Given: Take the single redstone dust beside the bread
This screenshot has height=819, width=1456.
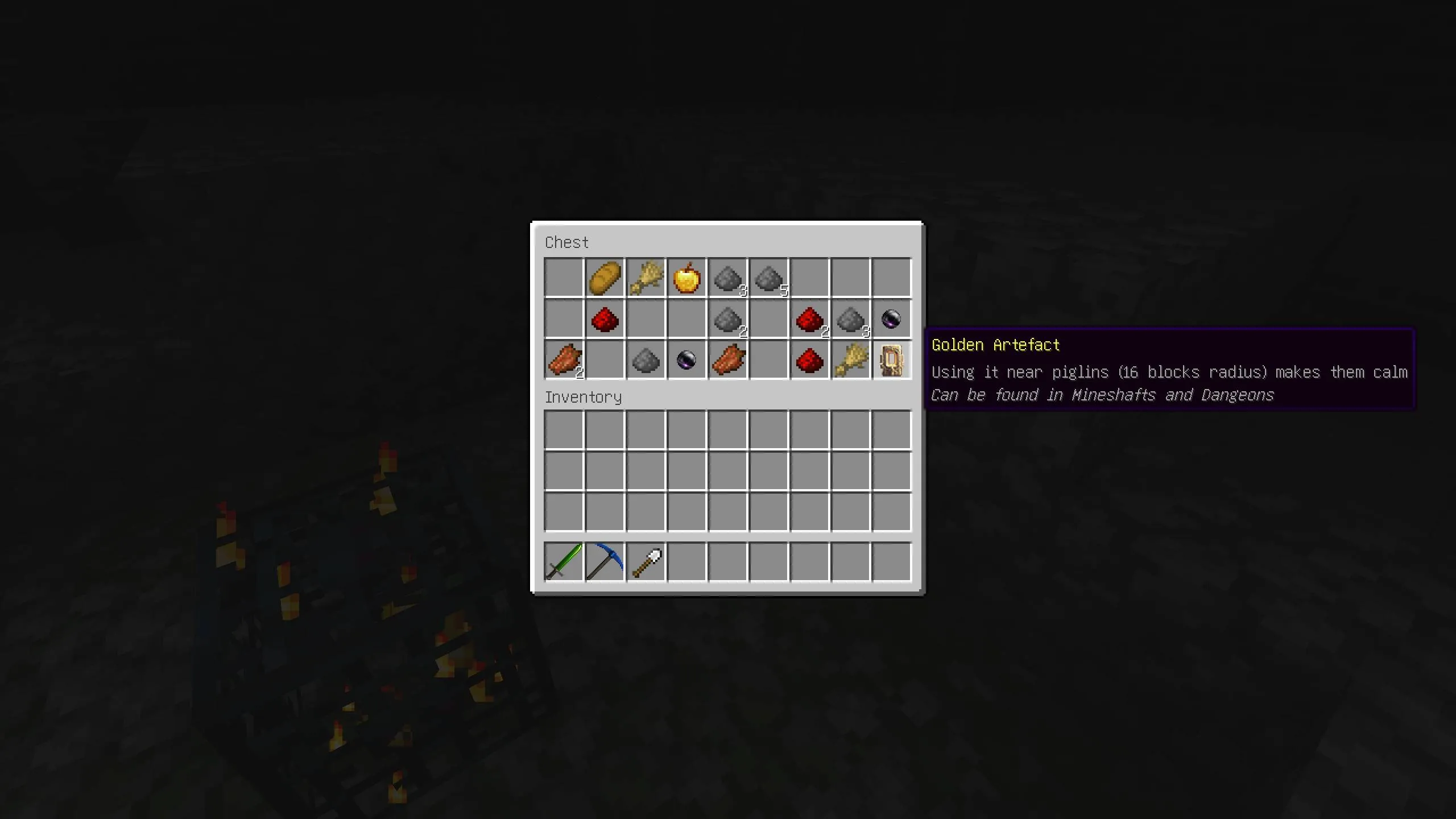Looking at the screenshot, I should coord(604,319).
